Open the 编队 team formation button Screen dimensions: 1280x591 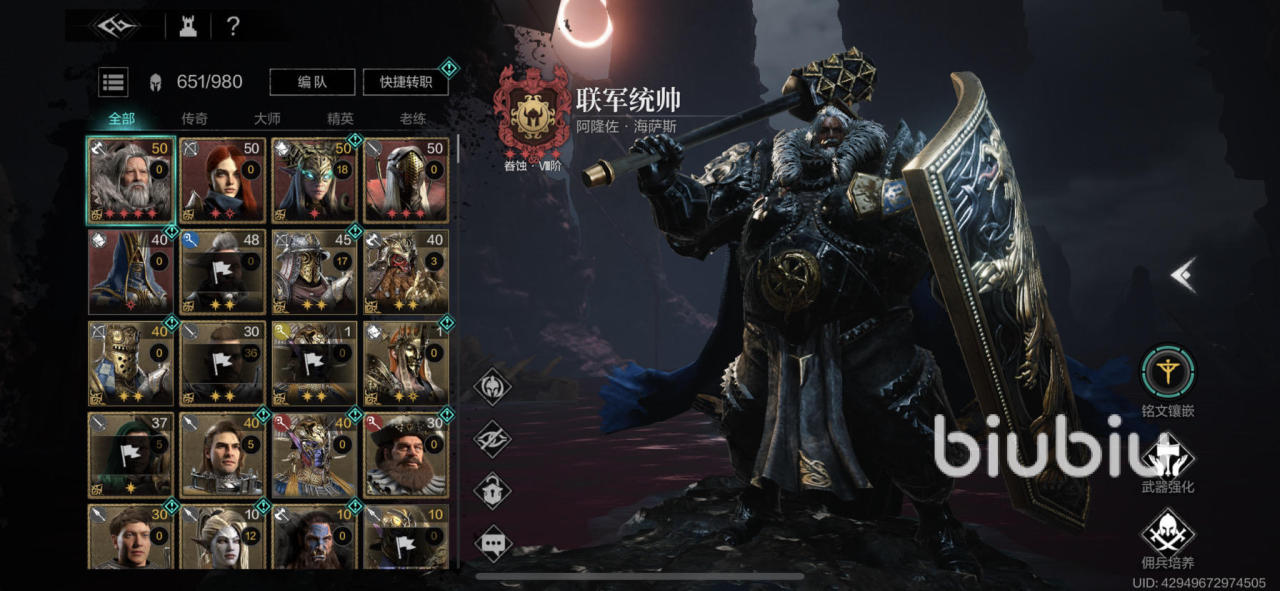tap(313, 82)
